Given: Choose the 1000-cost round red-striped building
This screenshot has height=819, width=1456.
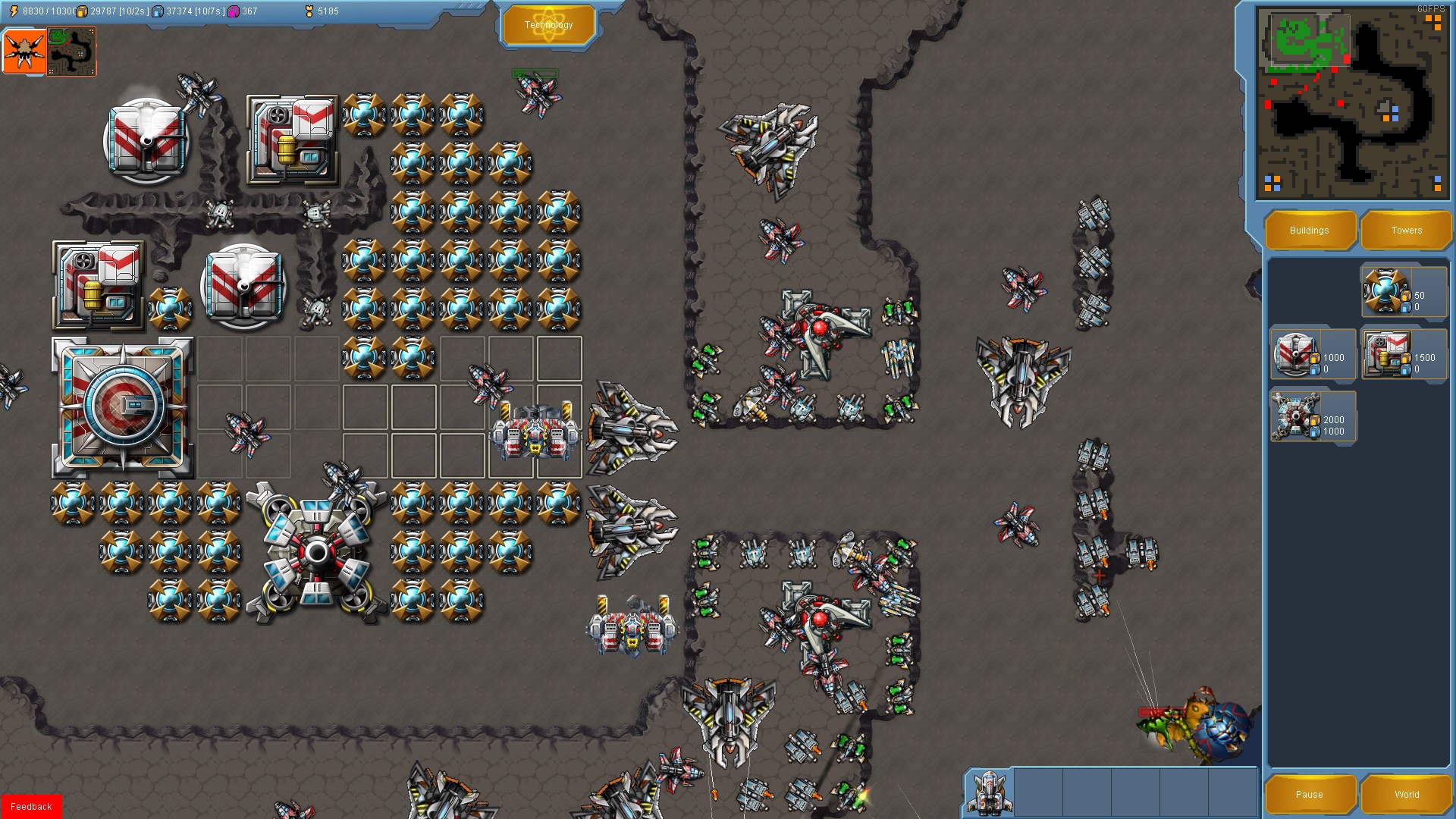Looking at the screenshot, I should [1313, 354].
